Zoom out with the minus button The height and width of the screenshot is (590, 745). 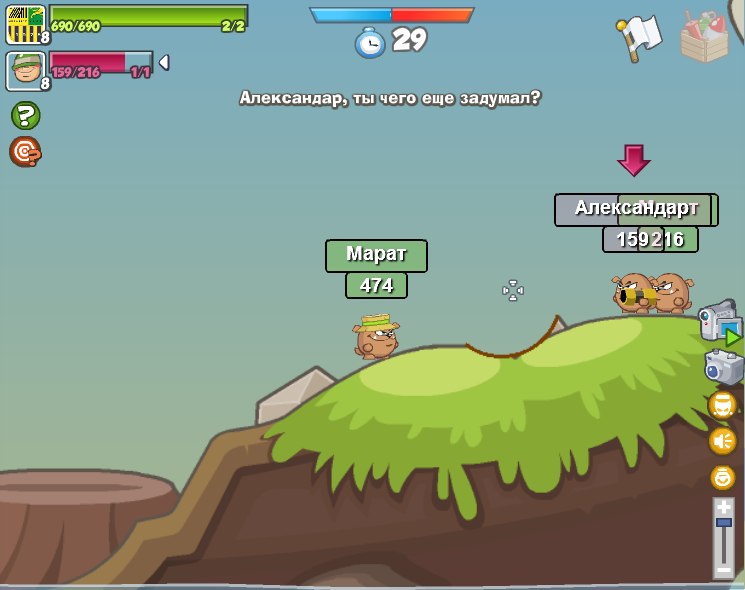pyautogui.click(x=724, y=570)
